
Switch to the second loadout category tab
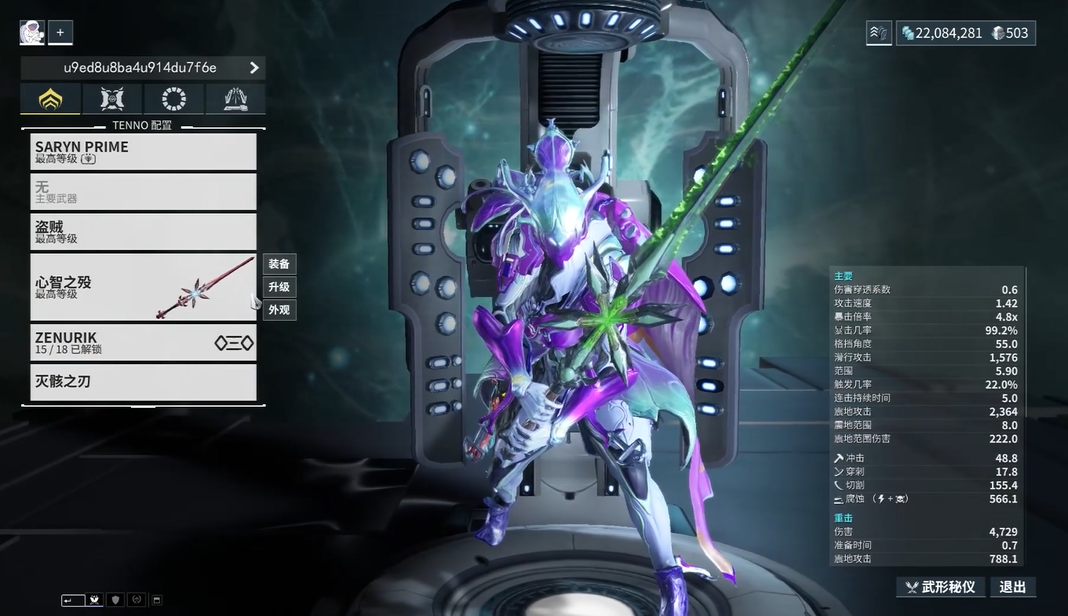[112, 99]
